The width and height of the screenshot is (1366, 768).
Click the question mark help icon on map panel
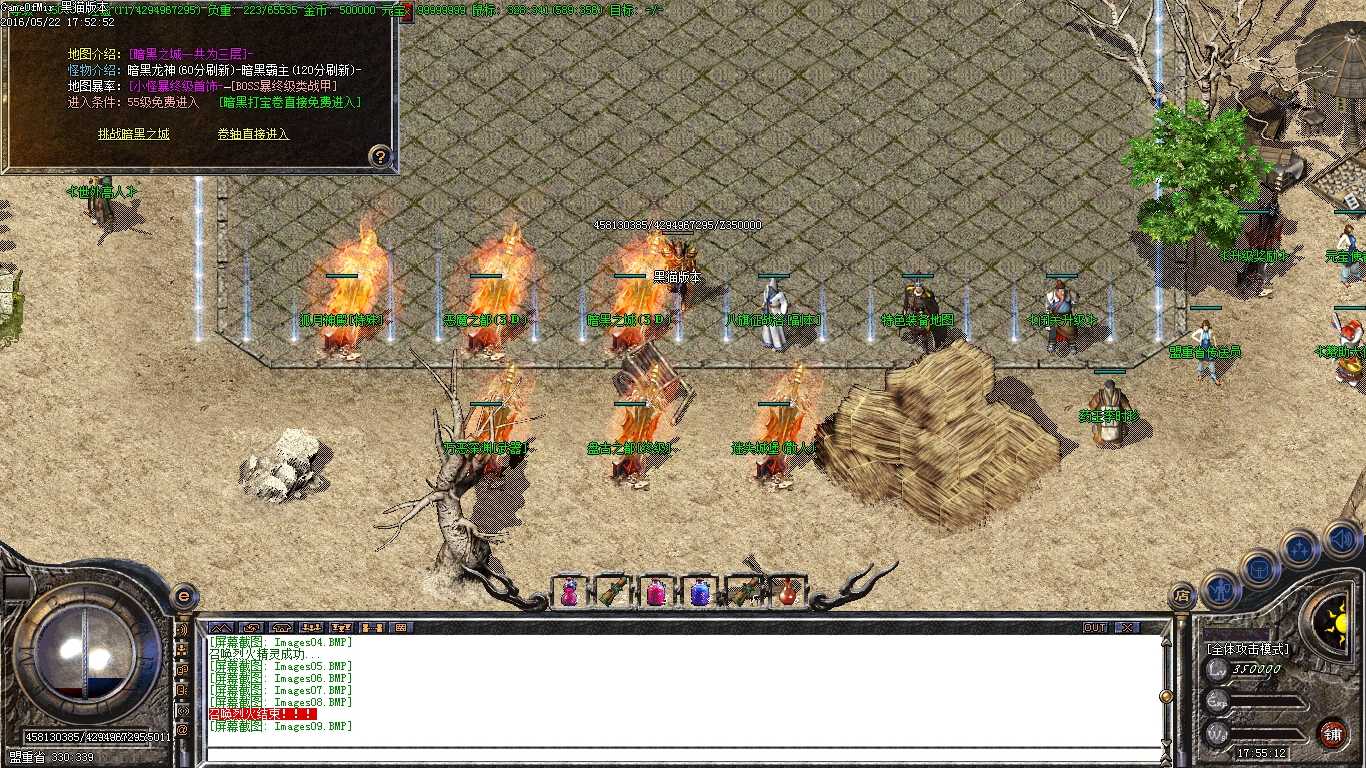[378, 154]
